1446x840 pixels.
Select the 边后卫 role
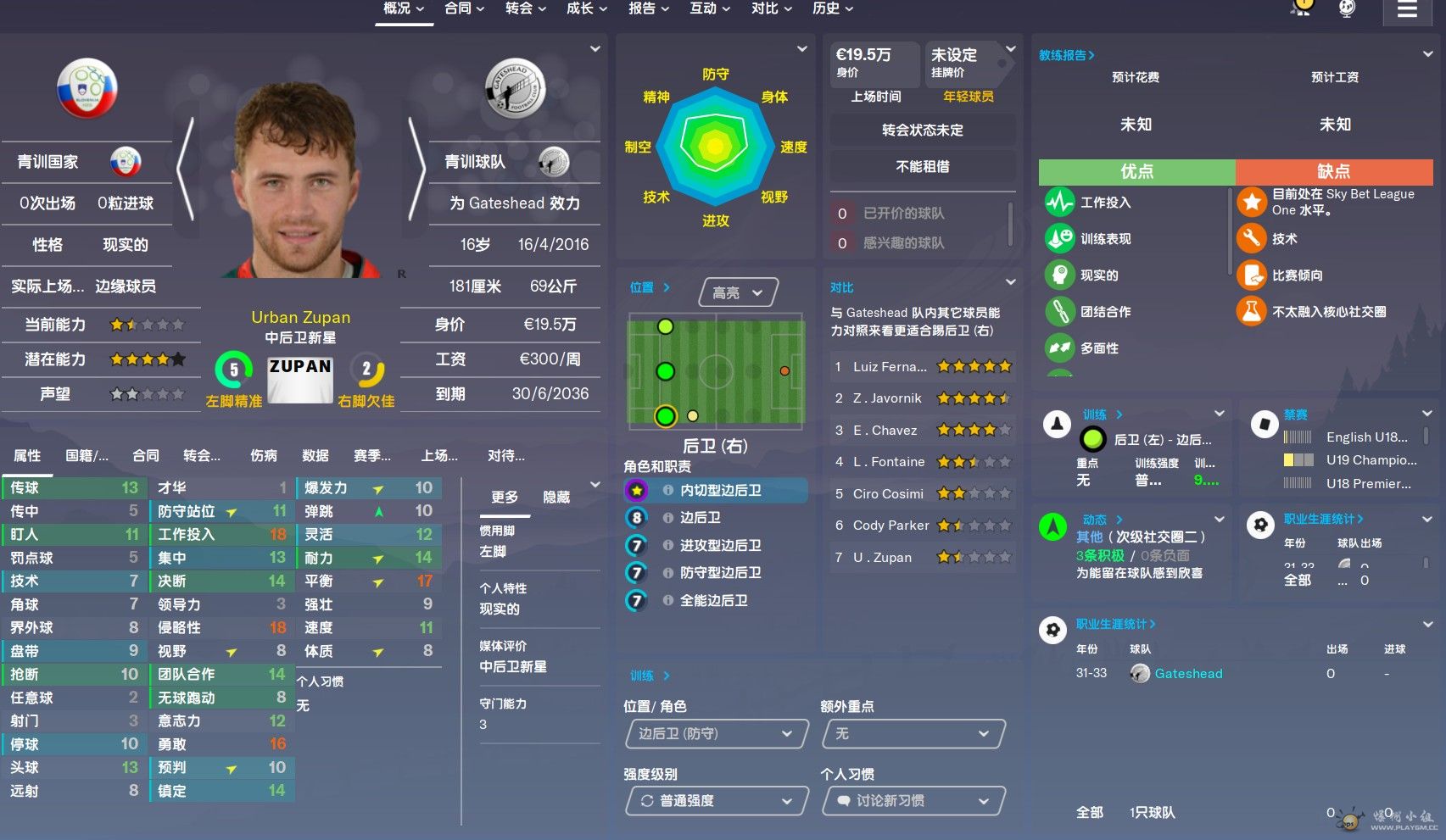pyautogui.click(x=700, y=518)
